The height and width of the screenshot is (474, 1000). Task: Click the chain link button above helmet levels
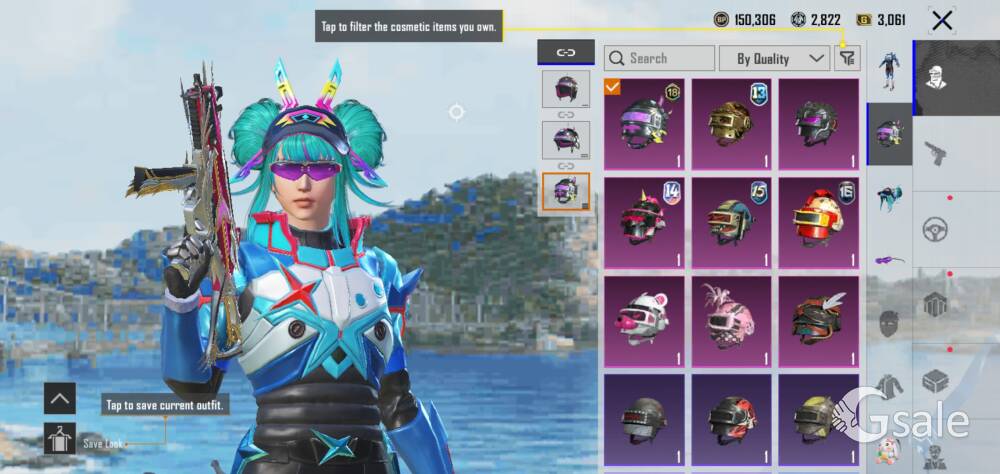click(566, 52)
